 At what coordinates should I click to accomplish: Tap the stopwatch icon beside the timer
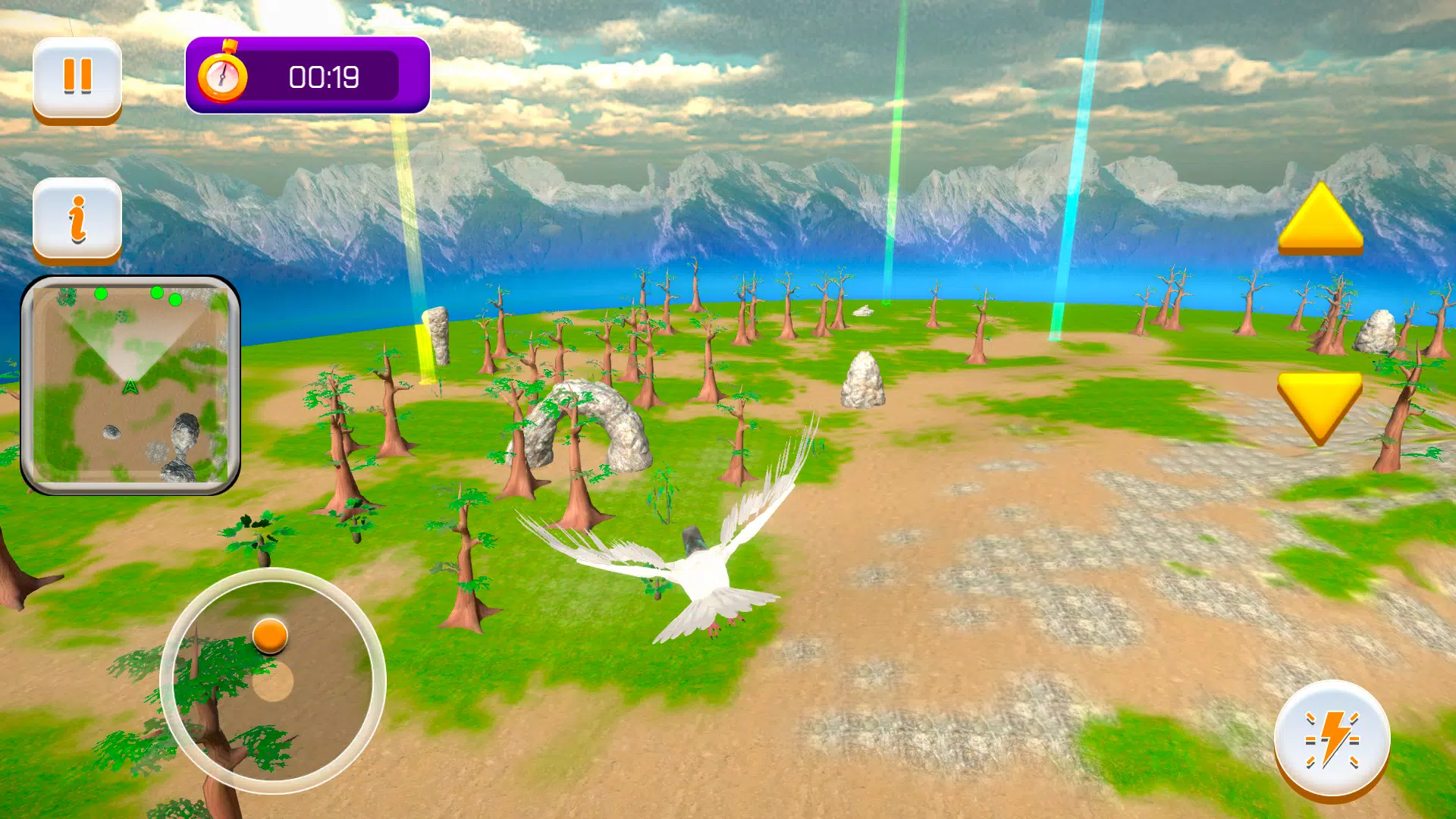click(x=224, y=76)
